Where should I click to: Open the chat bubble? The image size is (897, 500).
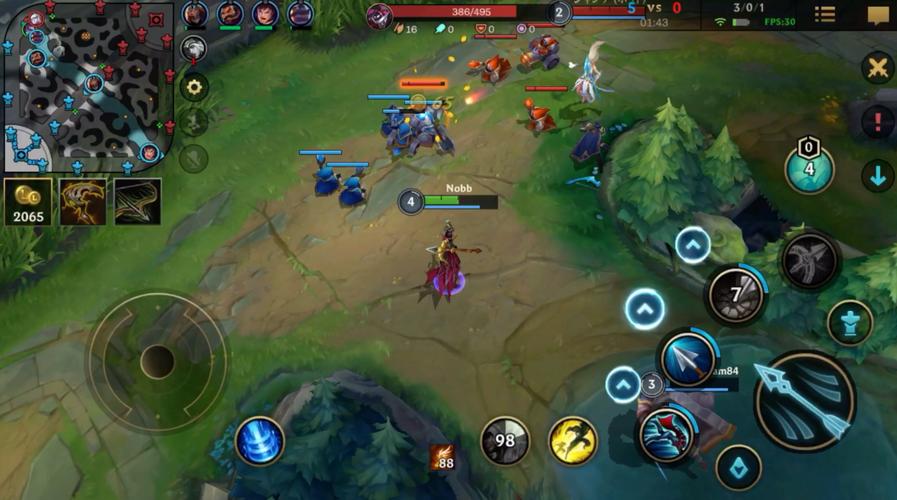877,14
